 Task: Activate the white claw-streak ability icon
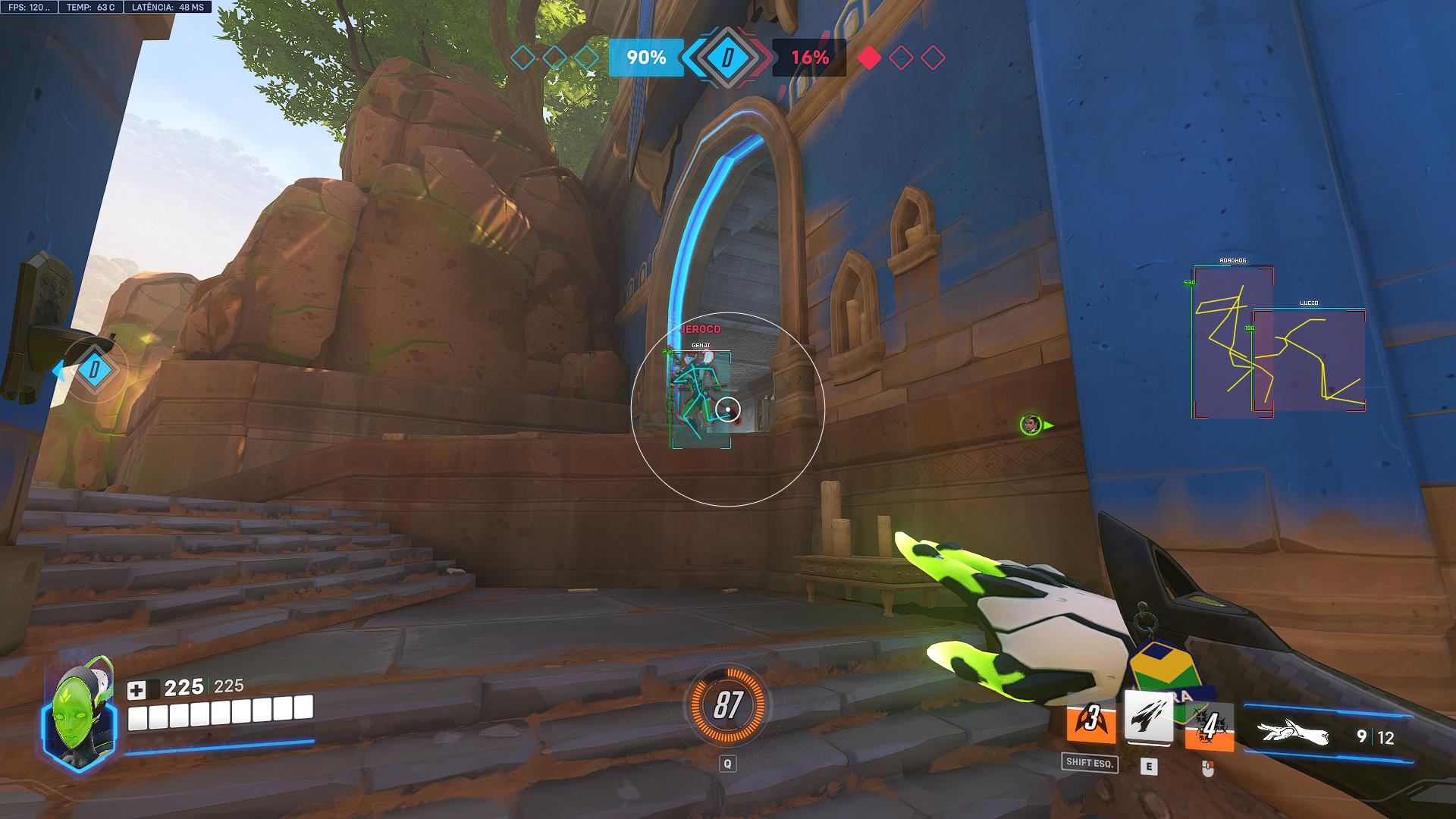(x=1148, y=717)
